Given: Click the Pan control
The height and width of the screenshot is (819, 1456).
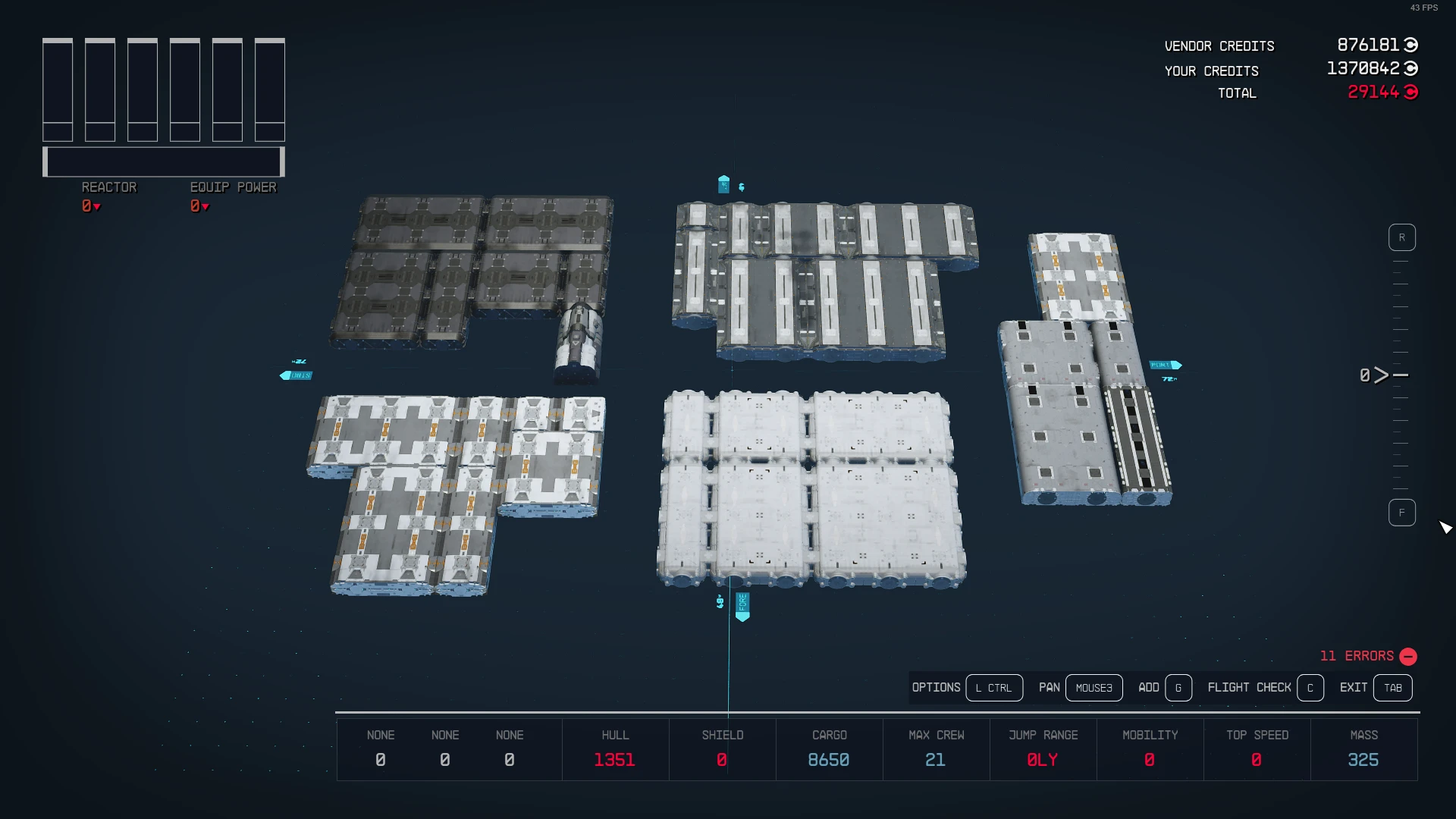Looking at the screenshot, I should click(x=1094, y=688).
